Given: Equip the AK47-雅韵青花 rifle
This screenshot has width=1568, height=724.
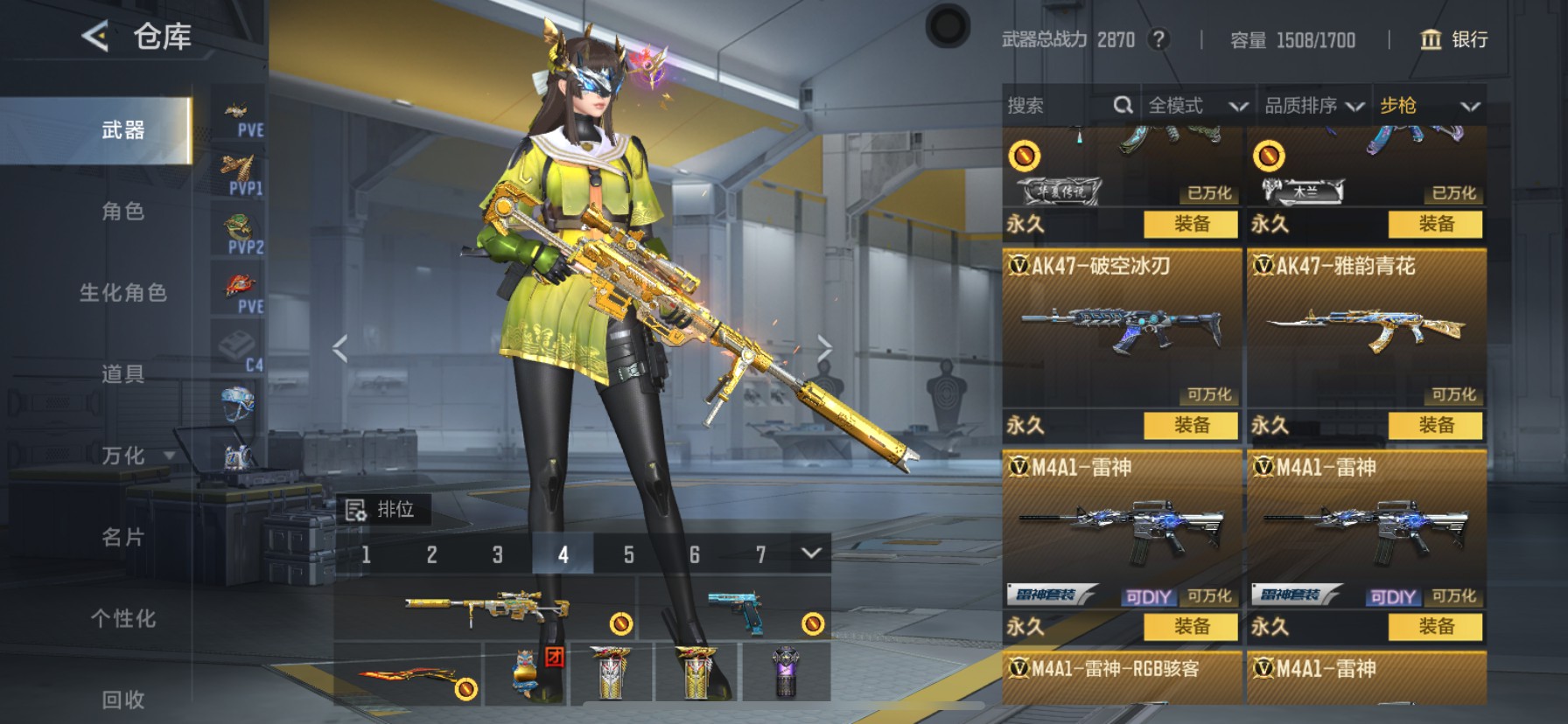Looking at the screenshot, I should pyautogui.click(x=1435, y=426).
